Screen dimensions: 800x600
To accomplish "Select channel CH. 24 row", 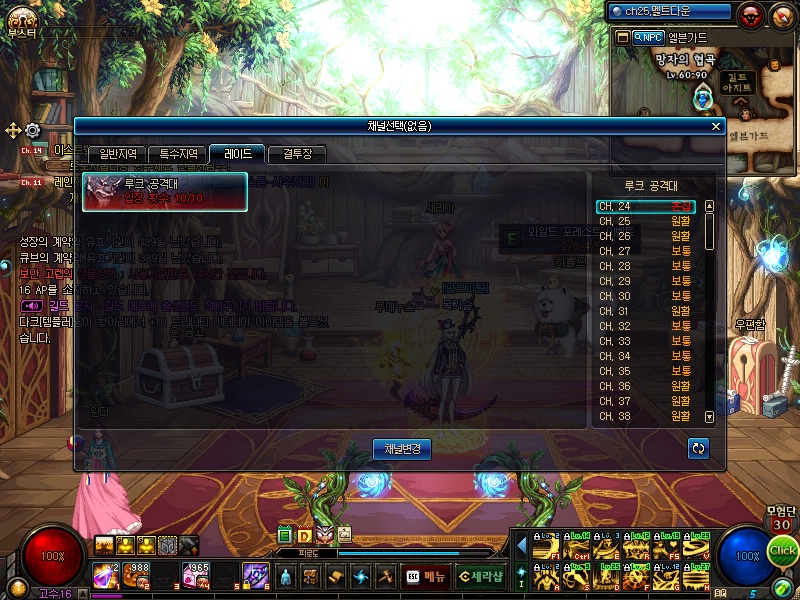I will click(648, 206).
